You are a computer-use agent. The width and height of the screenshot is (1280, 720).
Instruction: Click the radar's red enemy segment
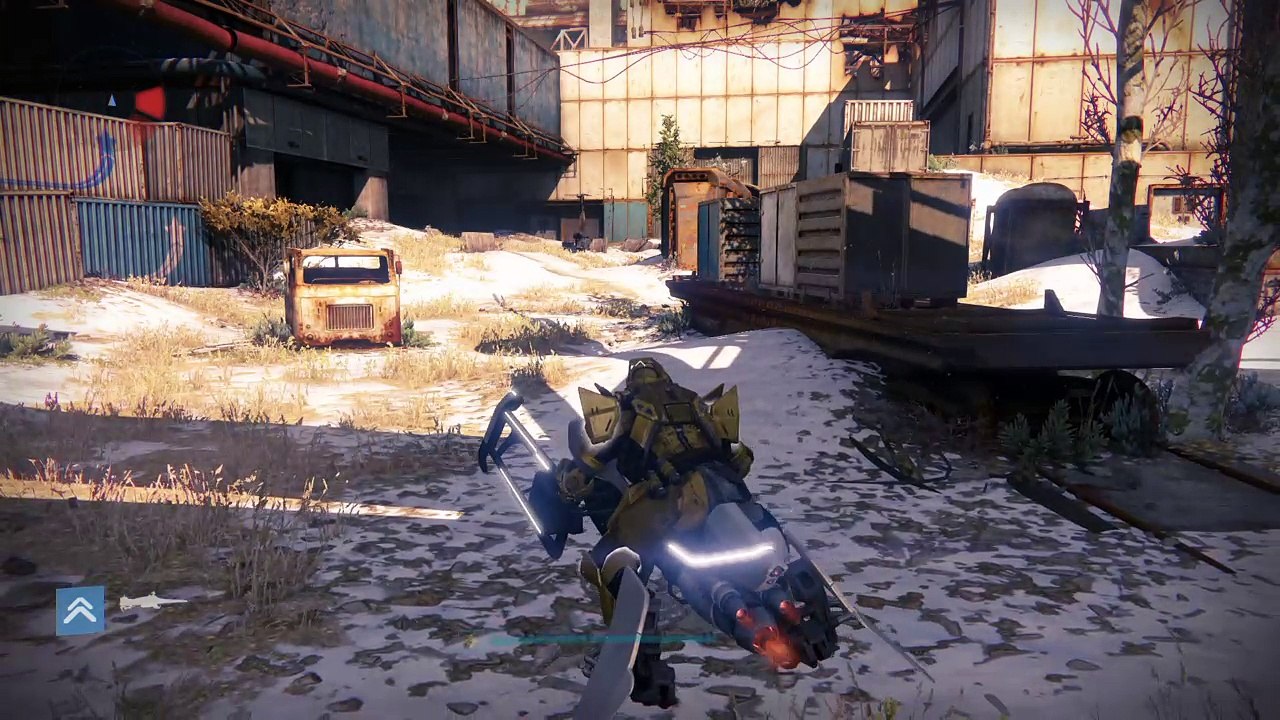point(150,102)
